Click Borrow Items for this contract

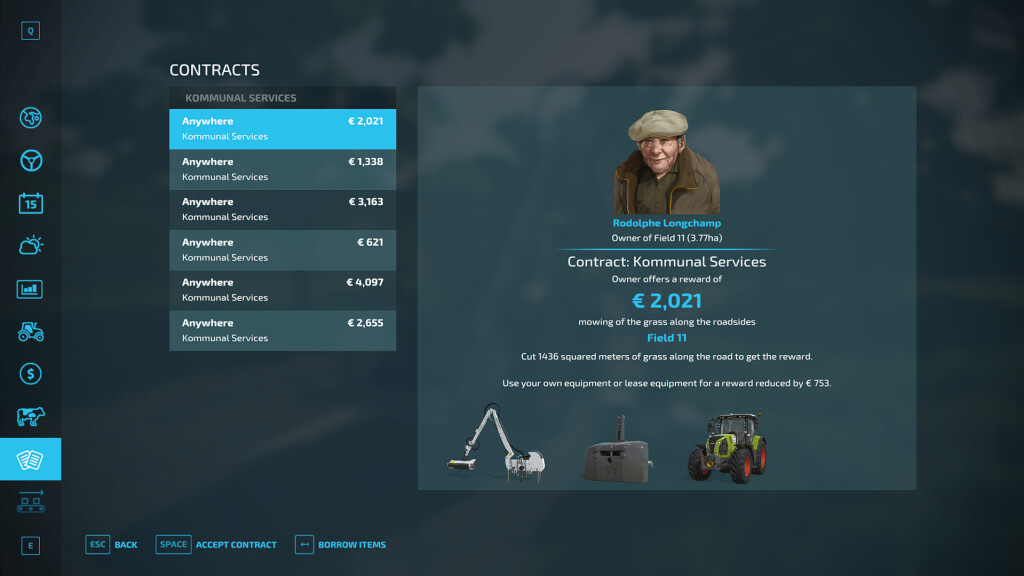pos(341,544)
